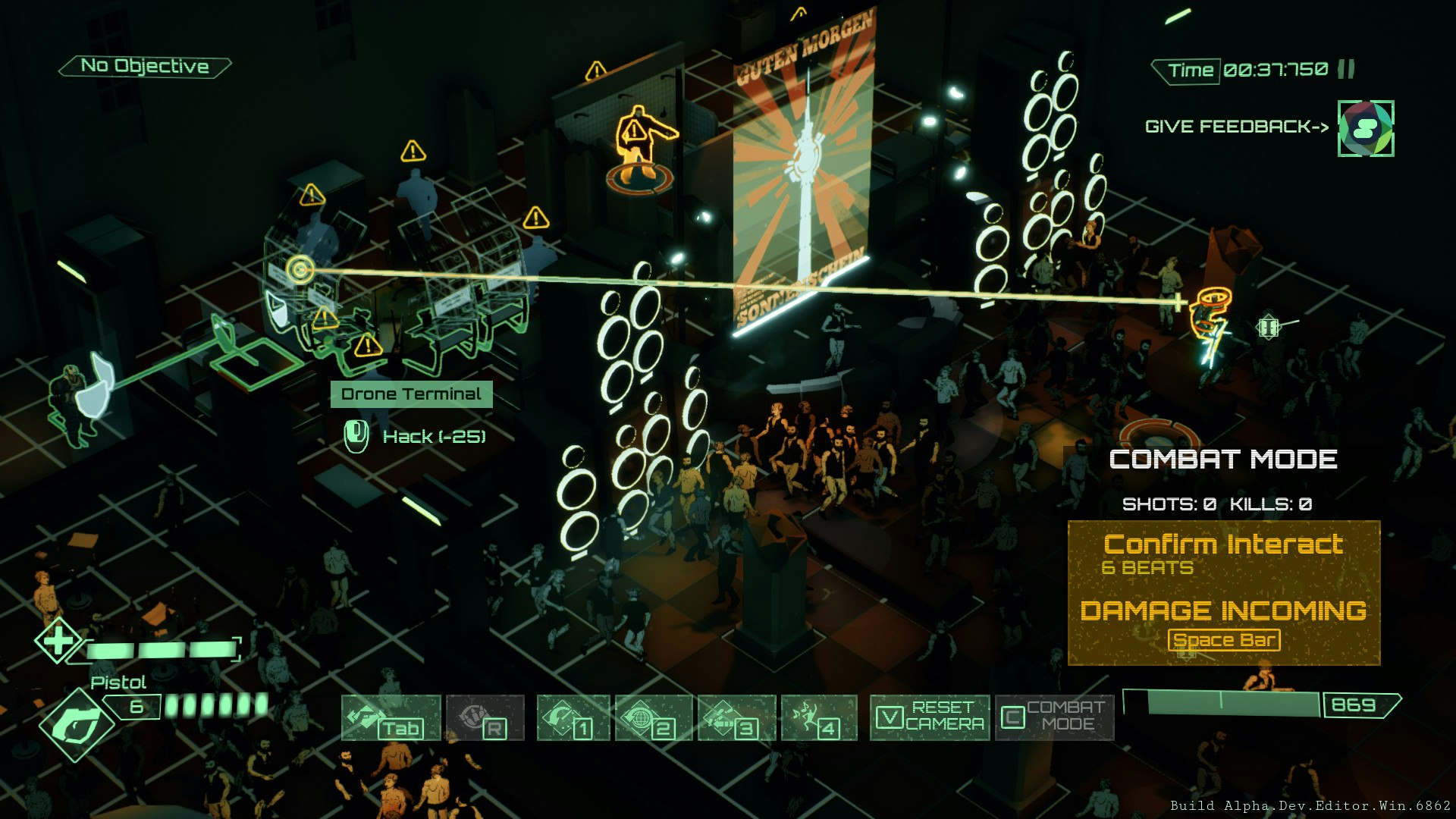The width and height of the screenshot is (1456, 819).
Task: Select the Hack option for Drone Terminal
Action: 433,437
